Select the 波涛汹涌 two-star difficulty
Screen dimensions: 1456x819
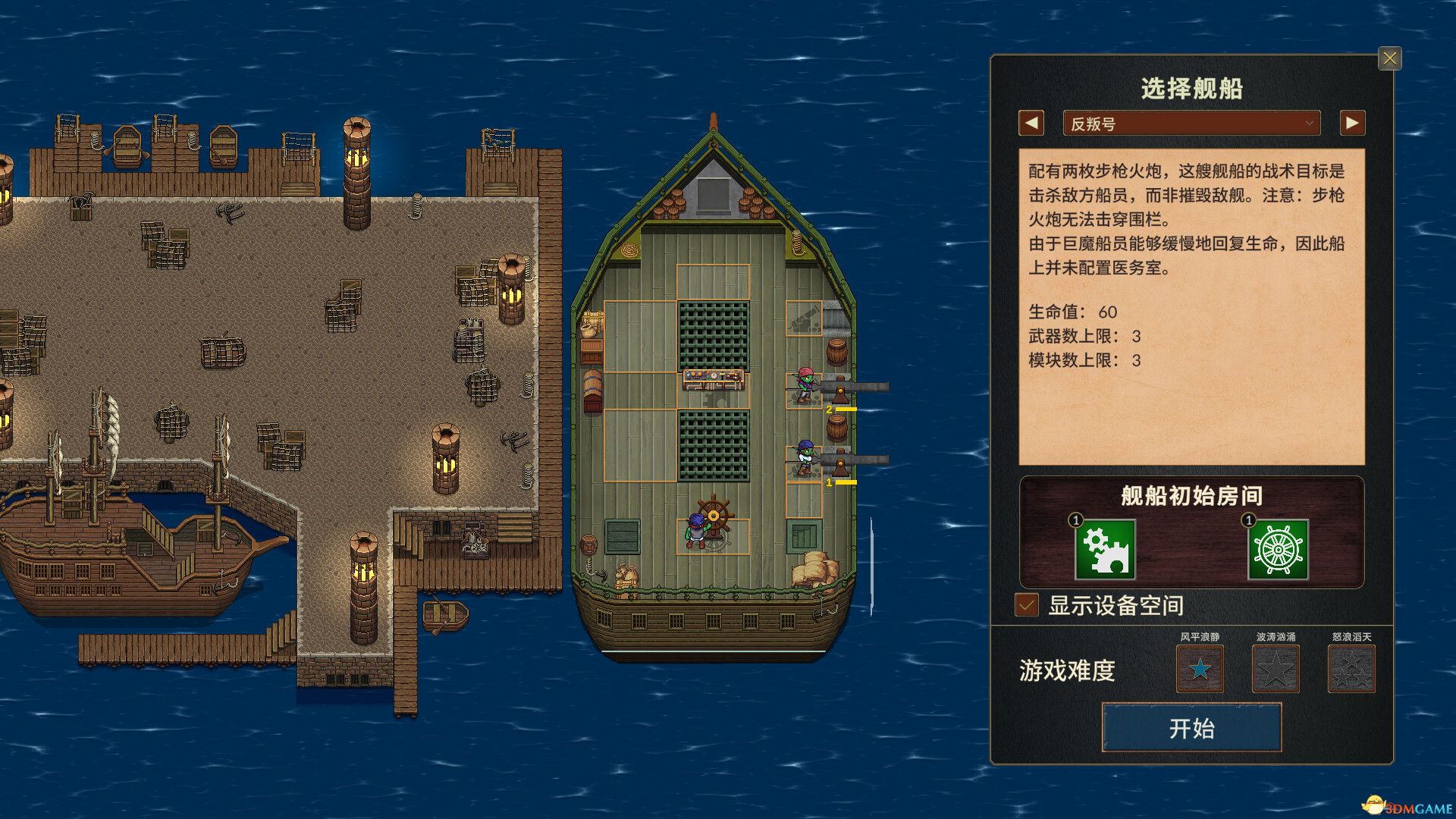(x=1277, y=669)
